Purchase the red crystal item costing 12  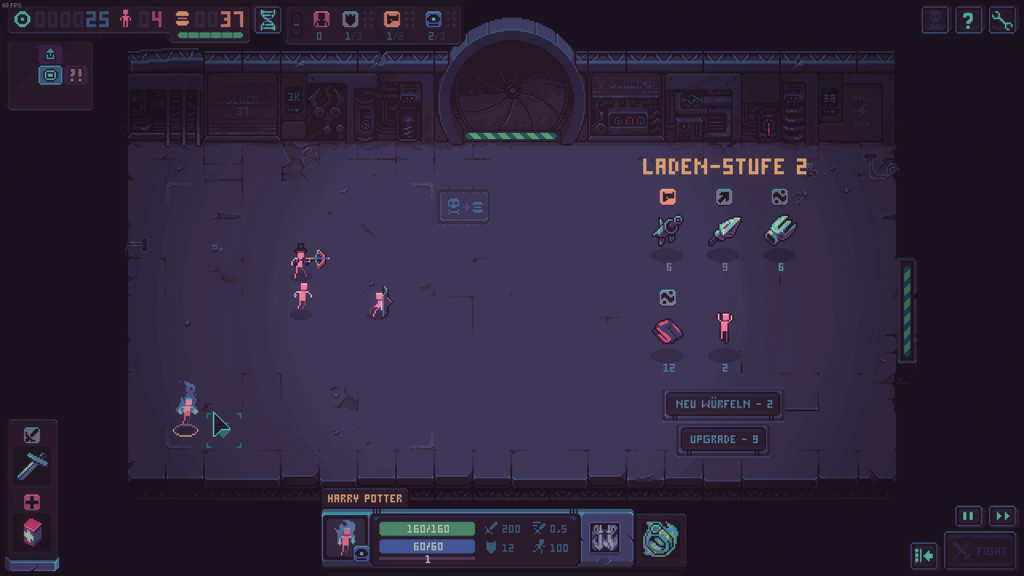click(667, 328)
